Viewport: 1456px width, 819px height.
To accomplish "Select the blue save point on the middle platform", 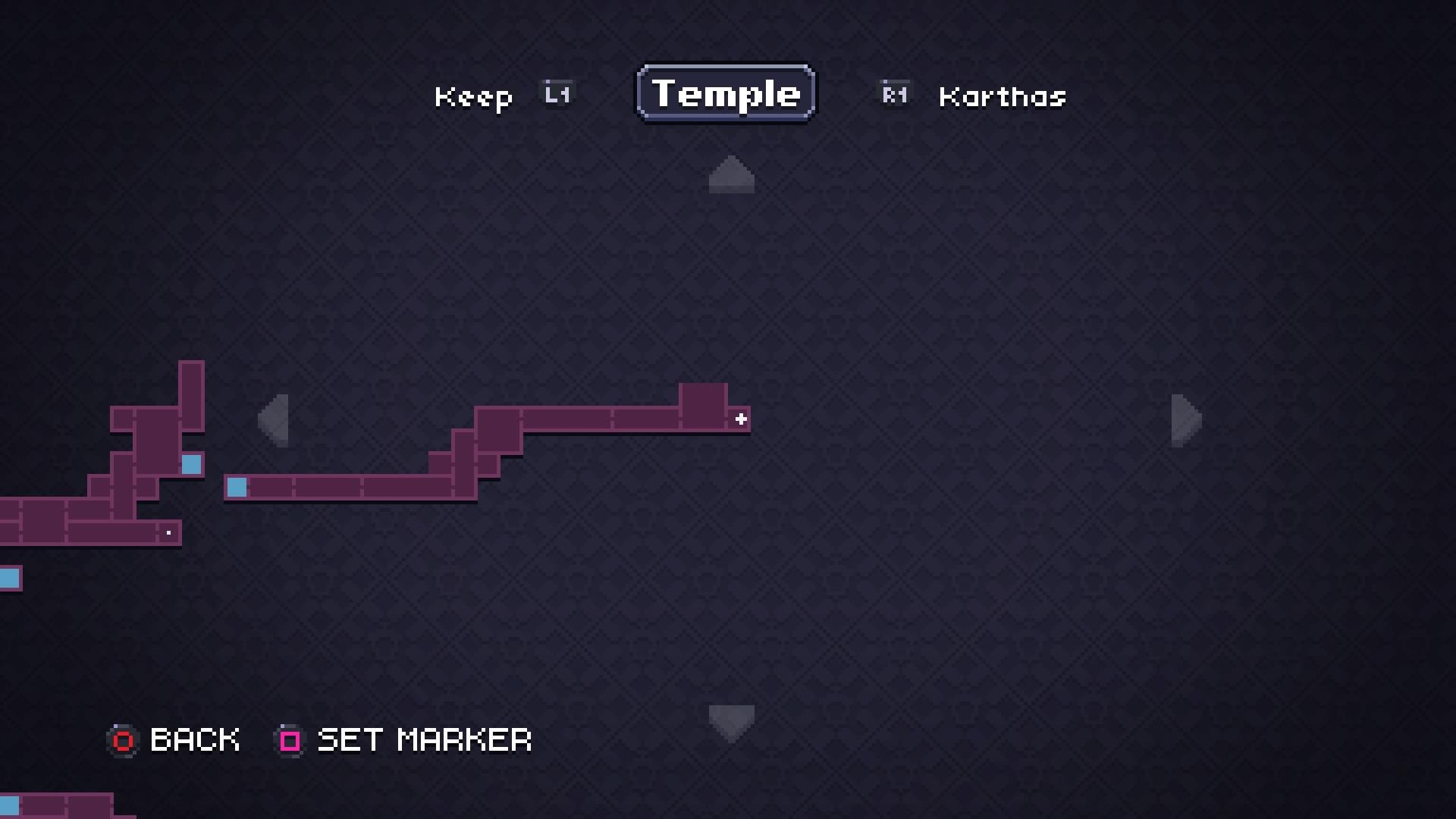I will pyautogui.click(x=237, y=488).
